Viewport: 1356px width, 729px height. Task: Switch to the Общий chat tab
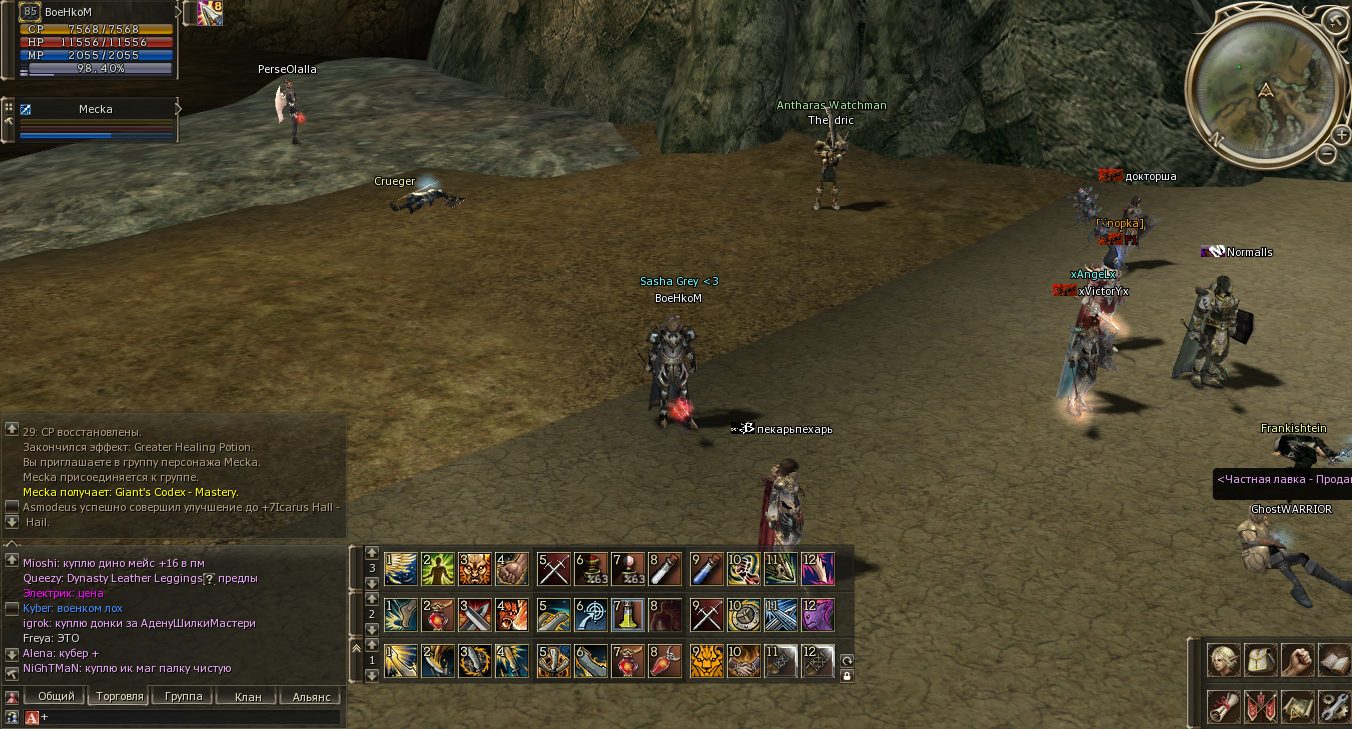56,696
